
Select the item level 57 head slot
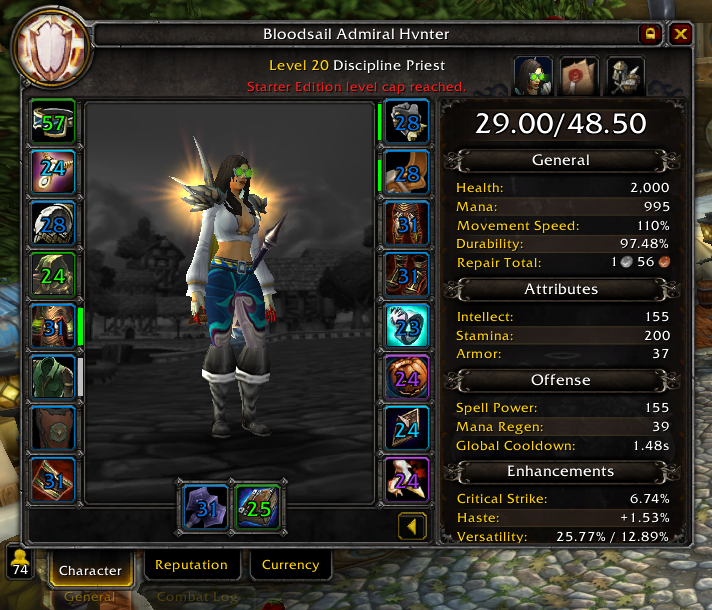pyautogui.click(x=54, y=122)
